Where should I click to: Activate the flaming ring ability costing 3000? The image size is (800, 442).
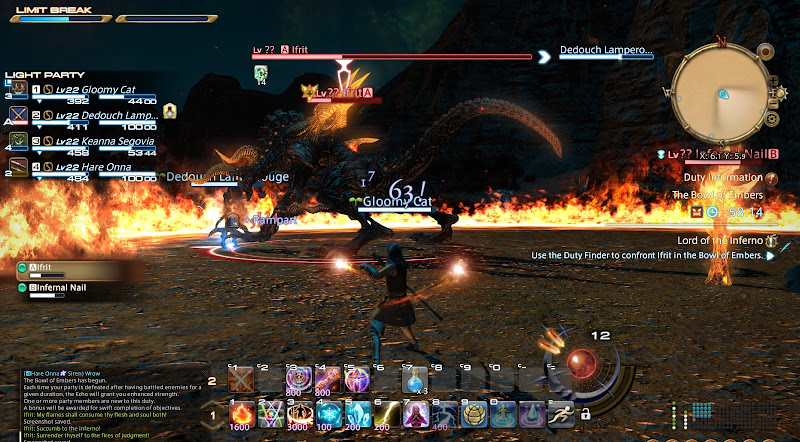299,412
